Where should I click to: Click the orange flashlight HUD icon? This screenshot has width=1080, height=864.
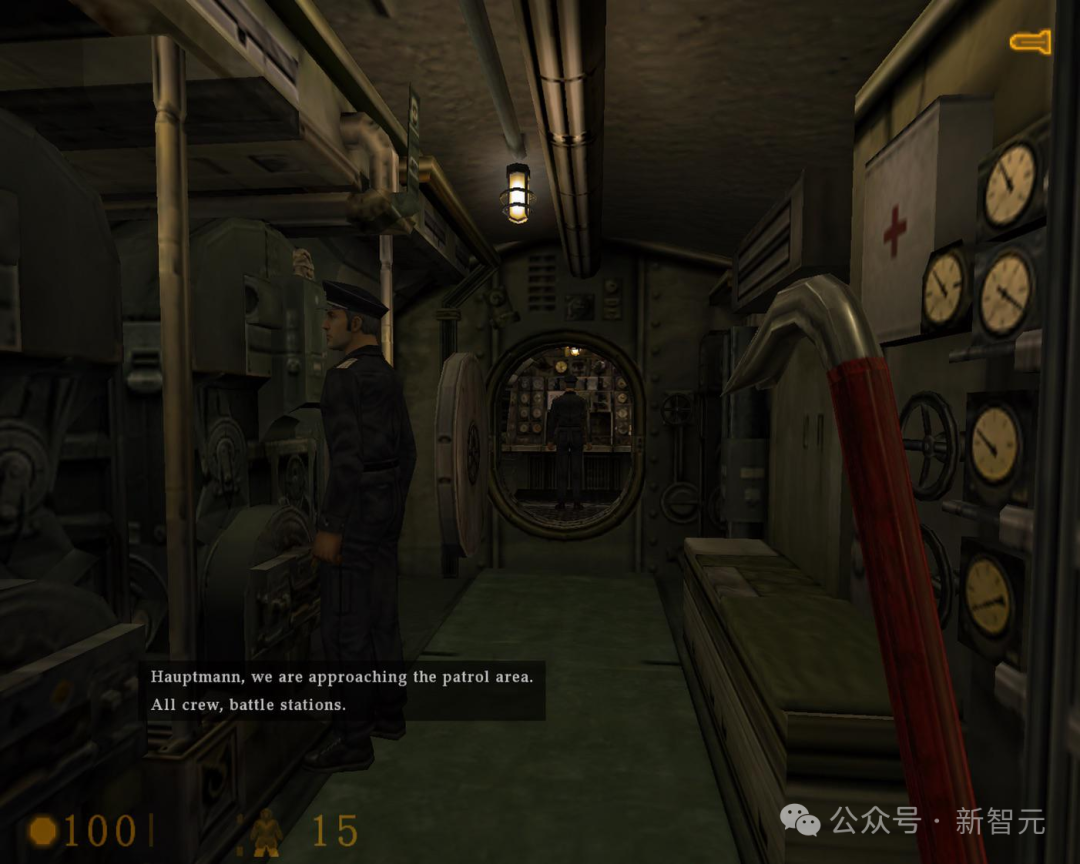coord(1030,41)
